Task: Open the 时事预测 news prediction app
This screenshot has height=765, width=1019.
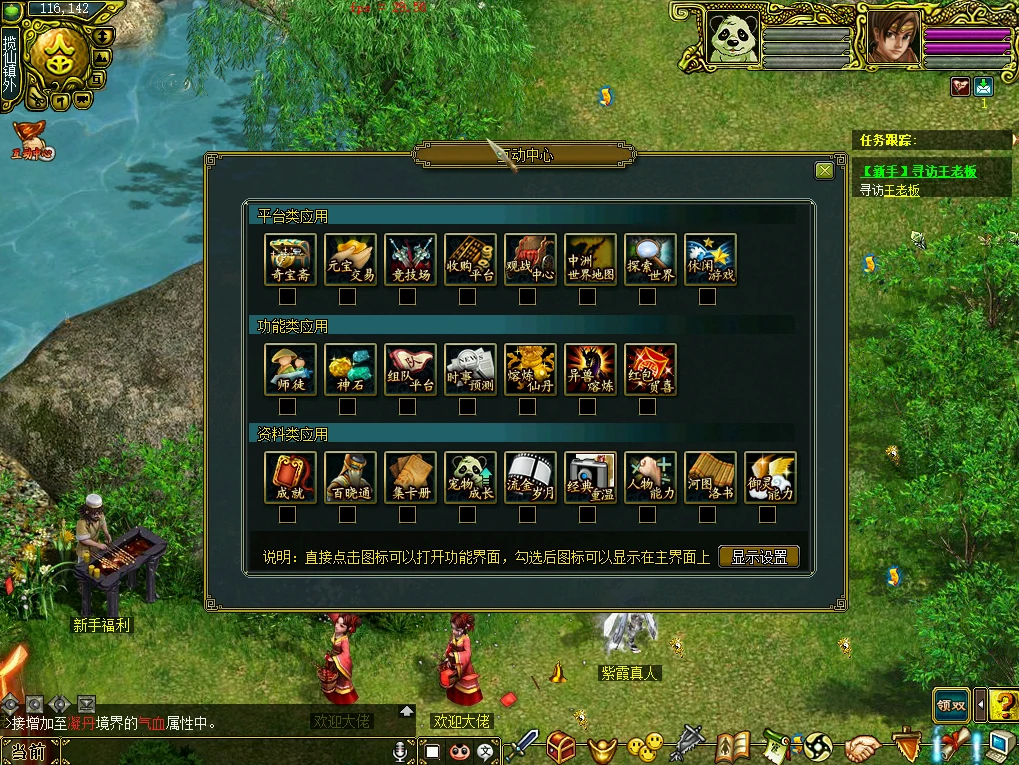Action: tap(470, 370)
